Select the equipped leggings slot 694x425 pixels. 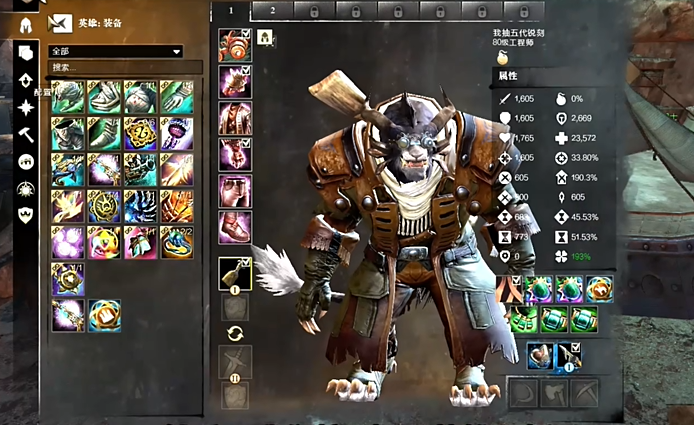(235, 190)
